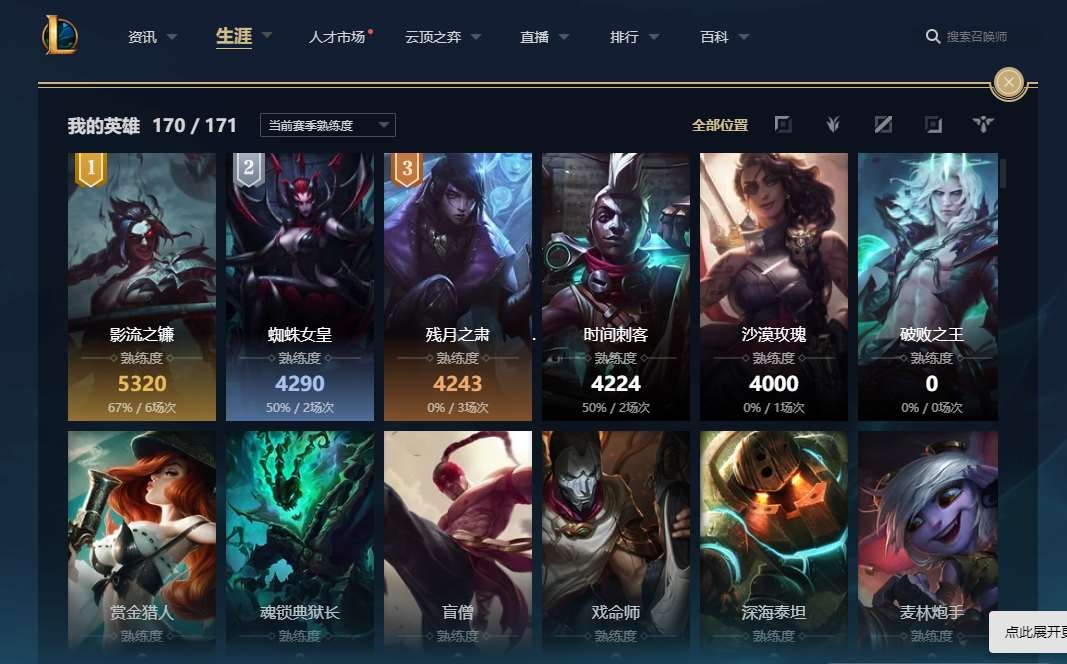Open the 当前赛季熟练度 sorting dropdown
This screenshot has width=1067, height=664.
pyautogui.click(x=327, y=125)
